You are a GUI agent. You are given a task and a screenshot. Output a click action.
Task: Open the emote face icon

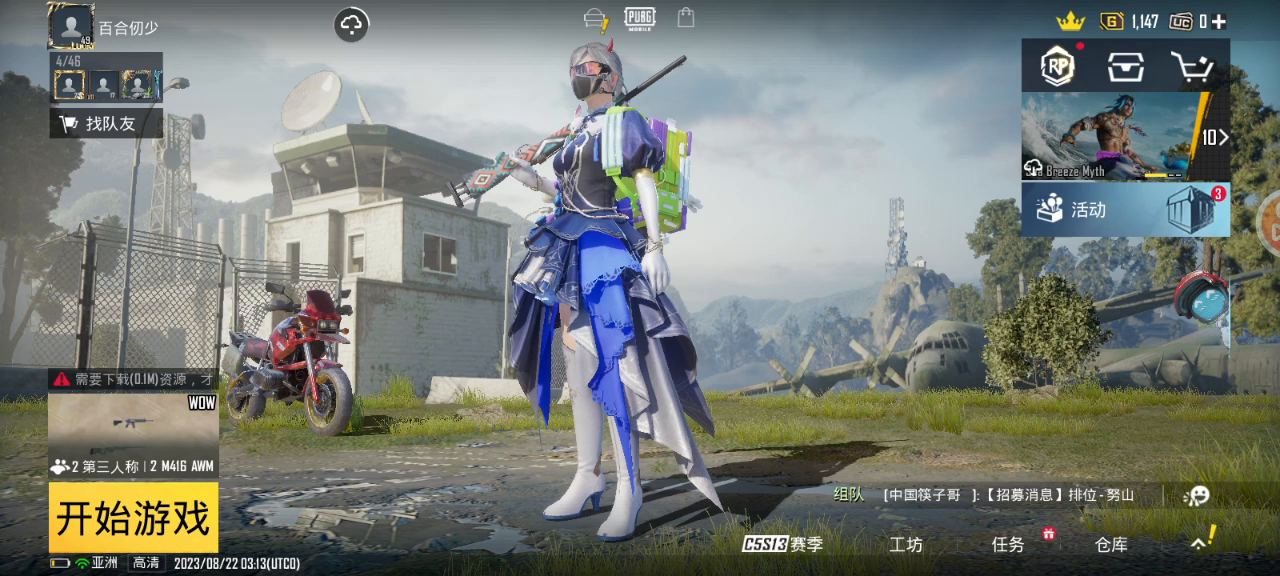tap(1196, 495)
